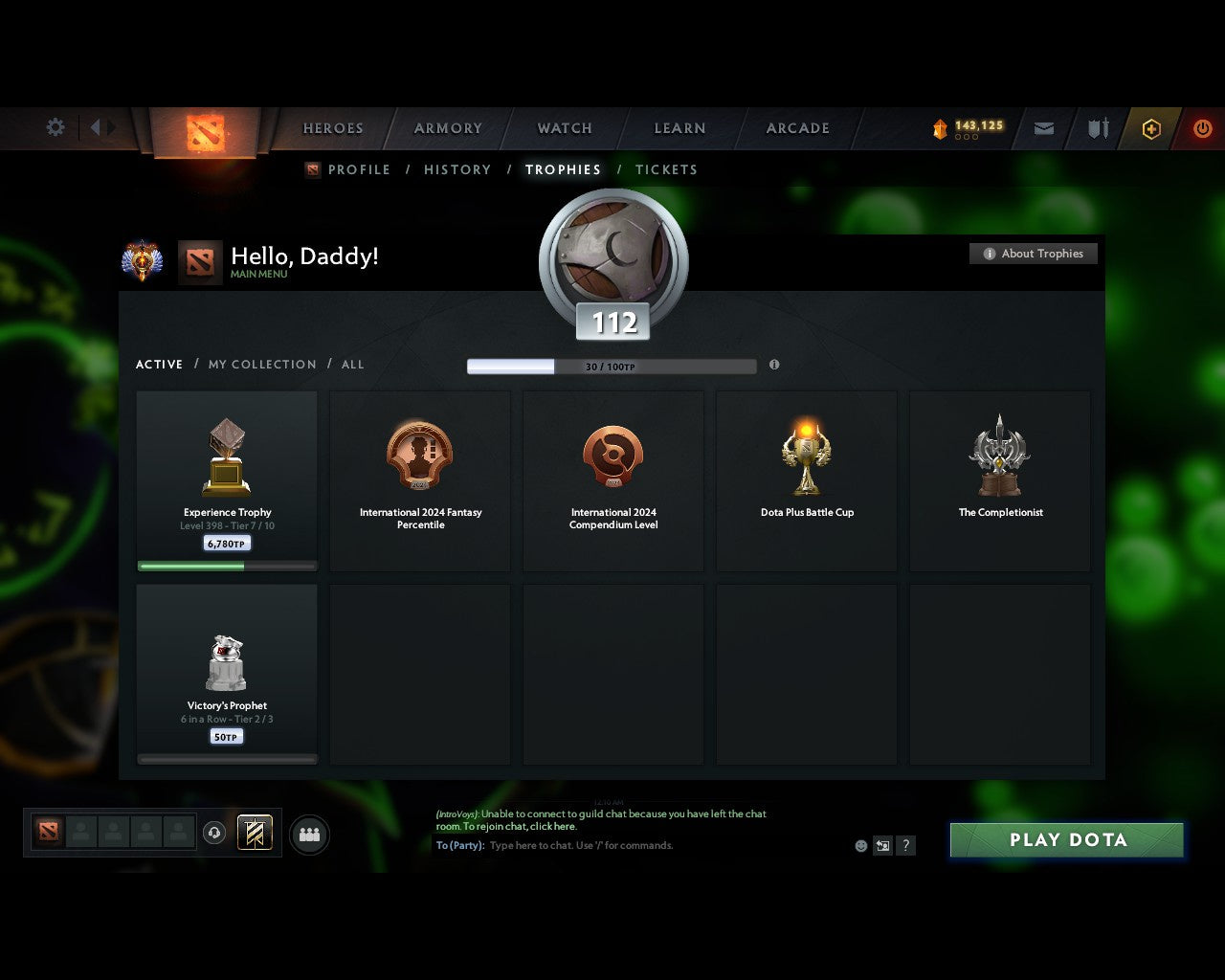Open the WATCH menu
Viewport: 1225px width, 980px height.
(564, 127)
